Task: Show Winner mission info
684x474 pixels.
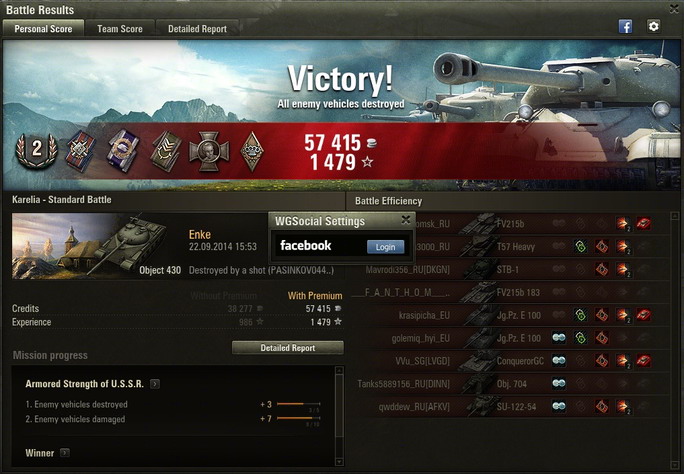Action: [64, 453]
